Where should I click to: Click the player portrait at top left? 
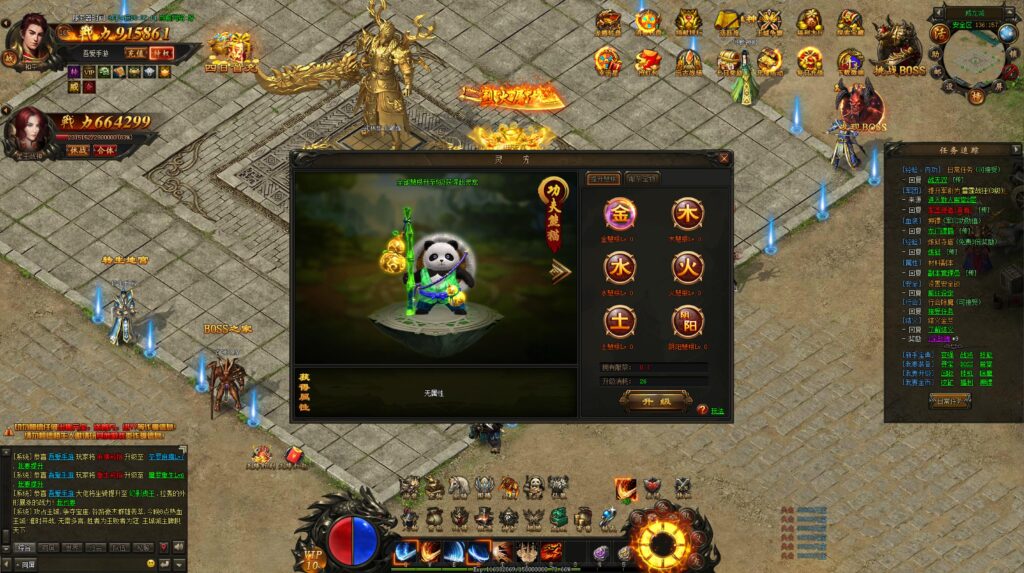click(x=32, y=40)
